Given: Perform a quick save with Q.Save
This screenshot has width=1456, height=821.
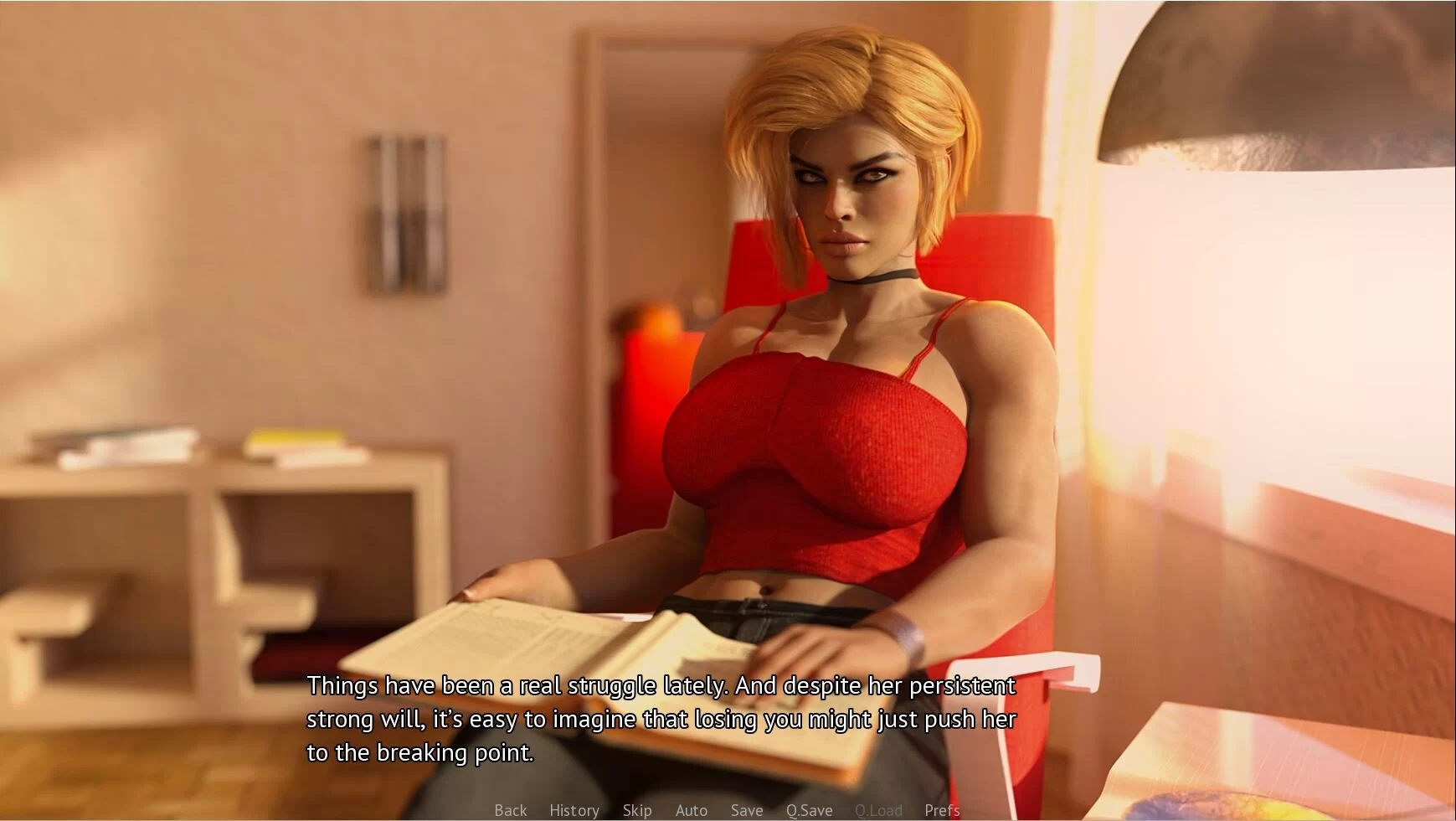Looking at the screenshot, I should coord(809,810).
